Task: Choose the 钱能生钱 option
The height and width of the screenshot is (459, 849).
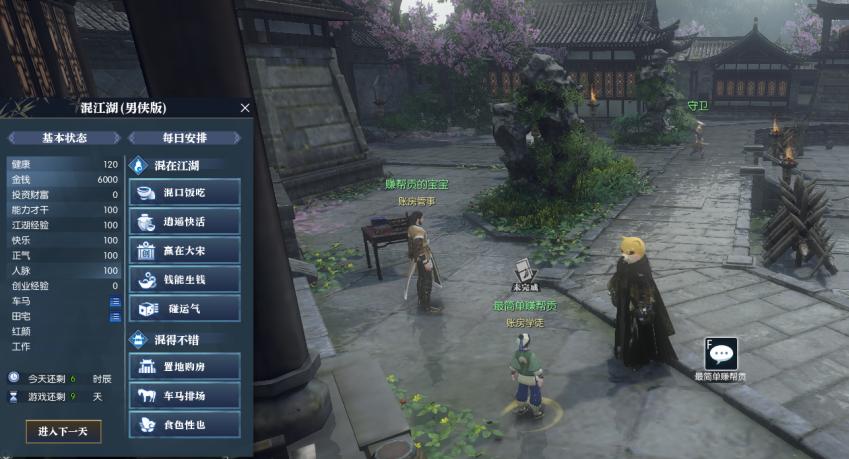Action: pos(185,279)
